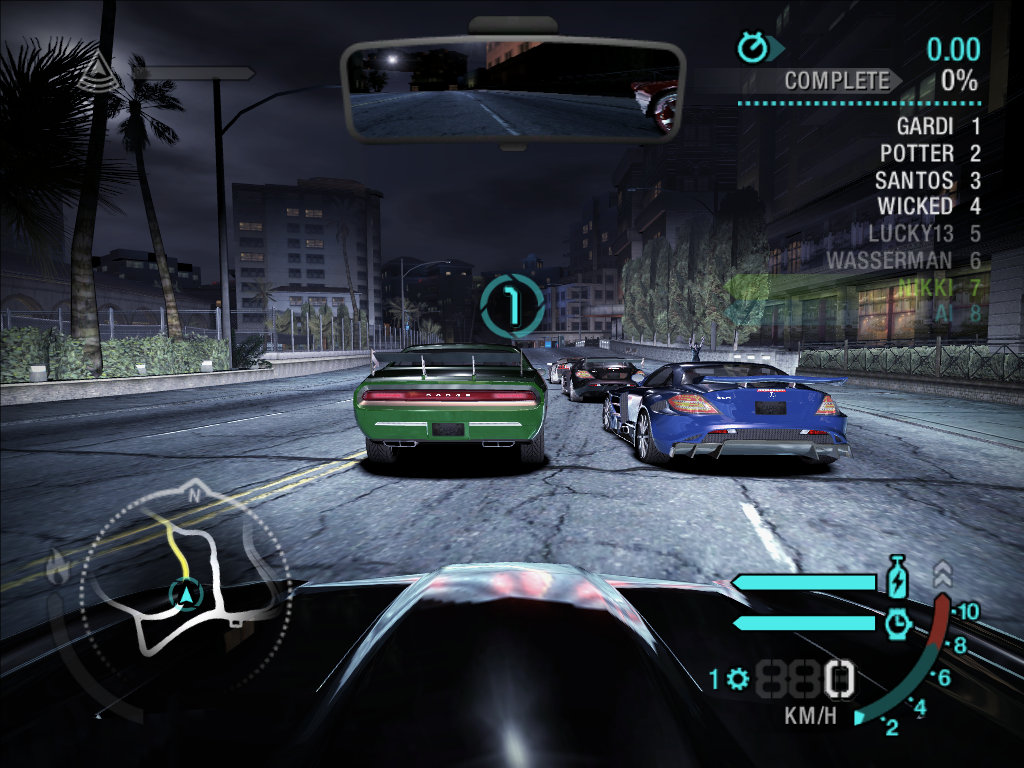Select the player arrow marker on the minimap

(186, 595)
